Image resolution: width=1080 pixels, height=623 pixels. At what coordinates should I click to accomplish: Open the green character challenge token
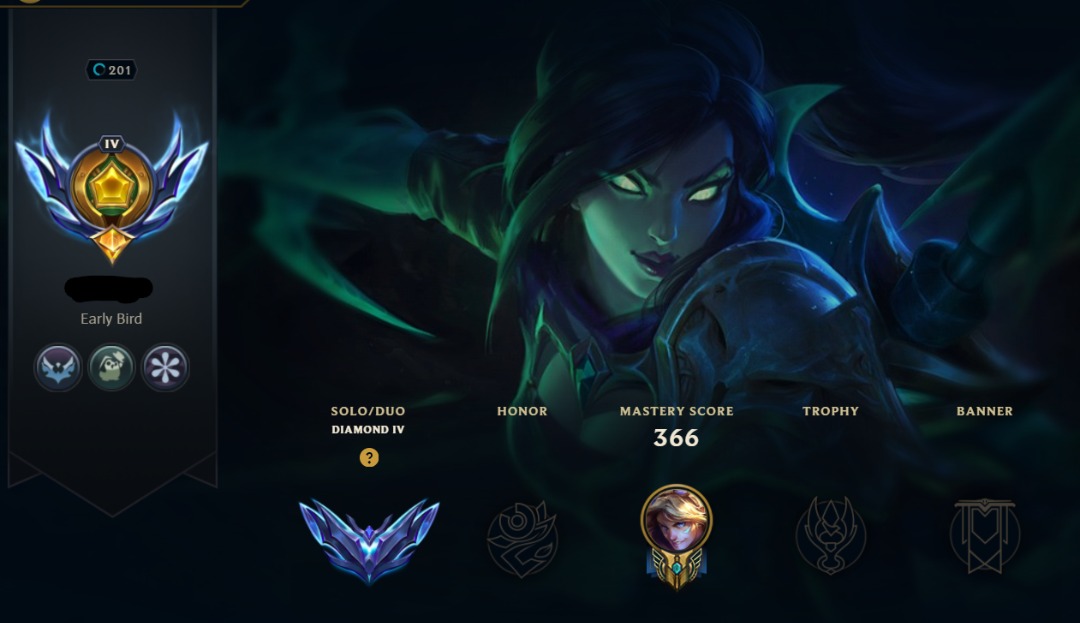click(x=112, y=368)
